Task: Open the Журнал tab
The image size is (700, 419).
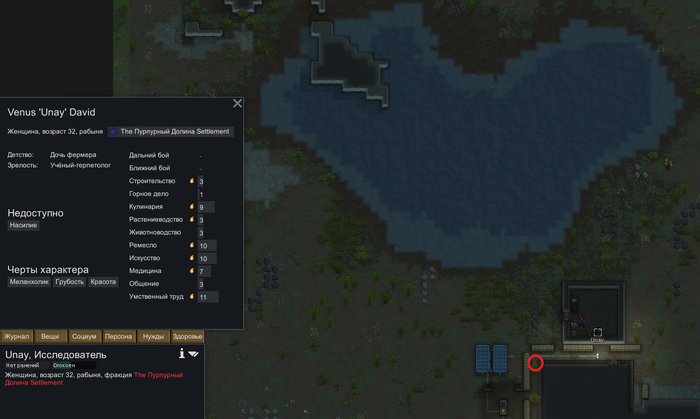Action: (x=17, y=337)
